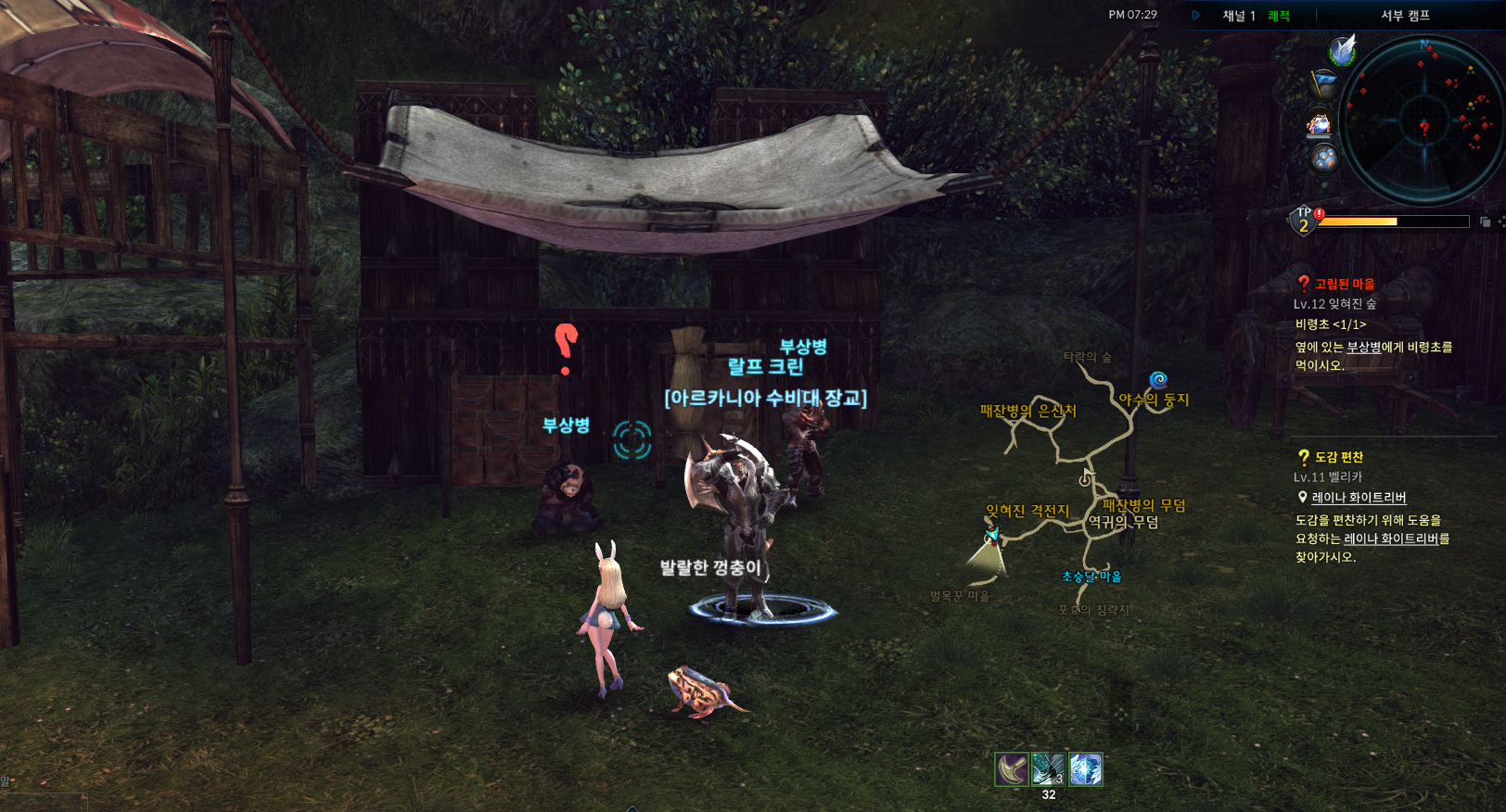Viewport: 1506px width, 812px height.
Task: Activate the curved golden blade skill icon
Action: [1012, 768]
